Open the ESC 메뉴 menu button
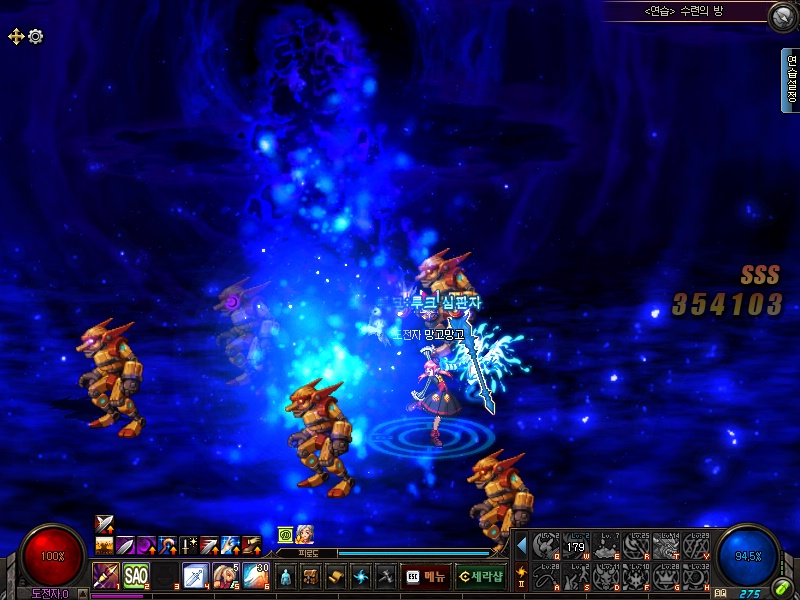 tap(426, 577)
